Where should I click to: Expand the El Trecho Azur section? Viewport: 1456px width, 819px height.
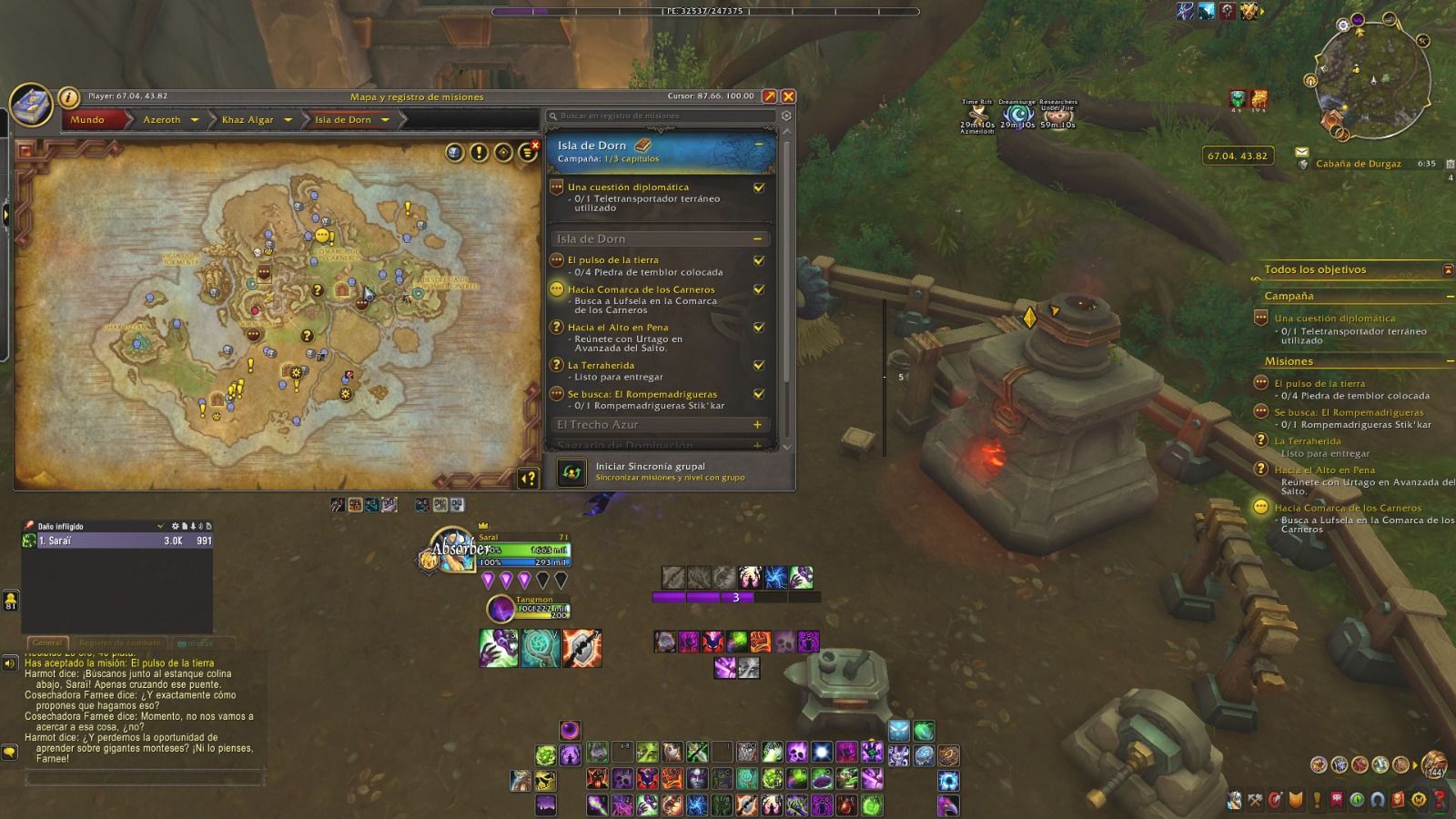757,425
